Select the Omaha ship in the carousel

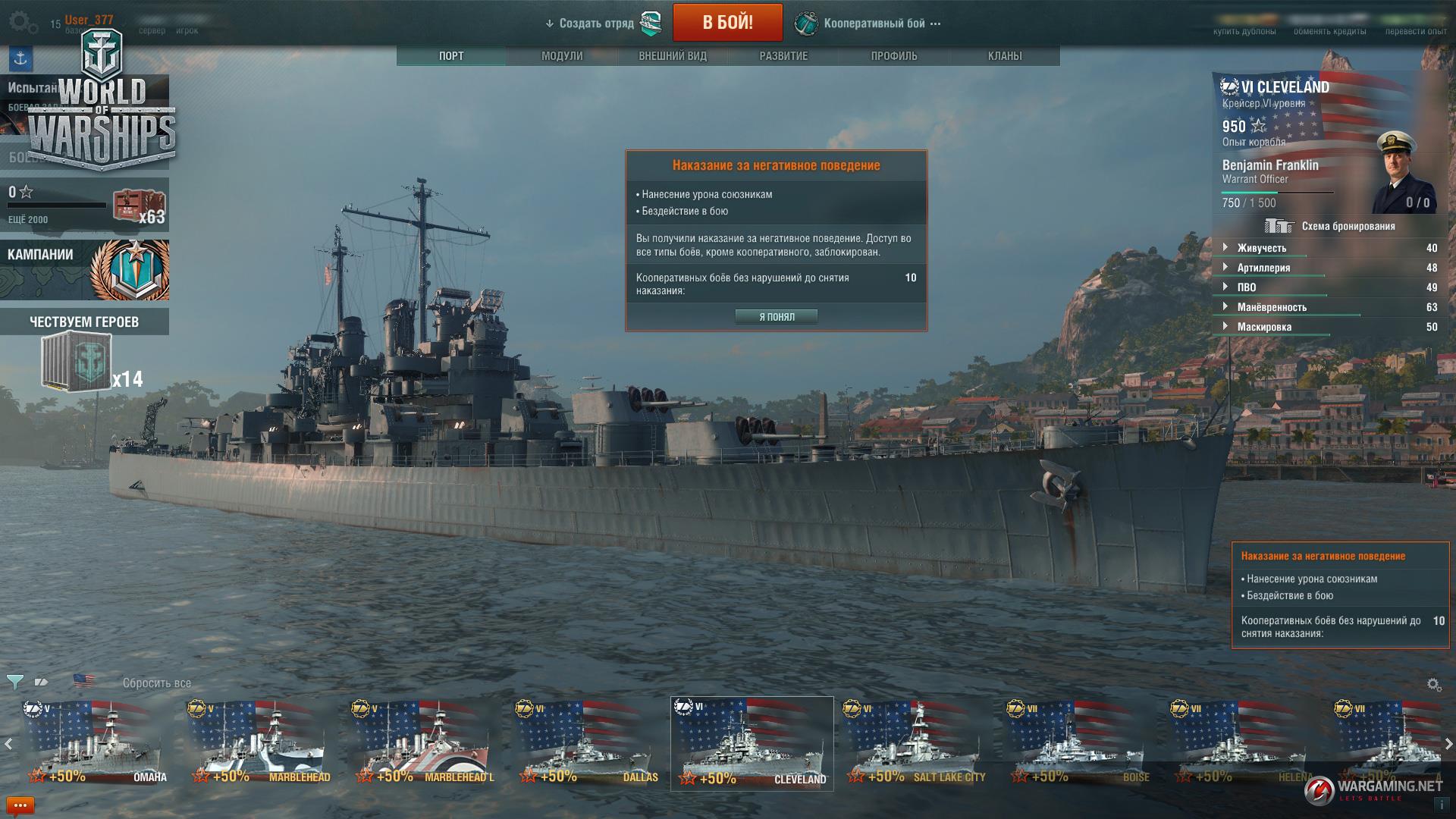(95, 743)
